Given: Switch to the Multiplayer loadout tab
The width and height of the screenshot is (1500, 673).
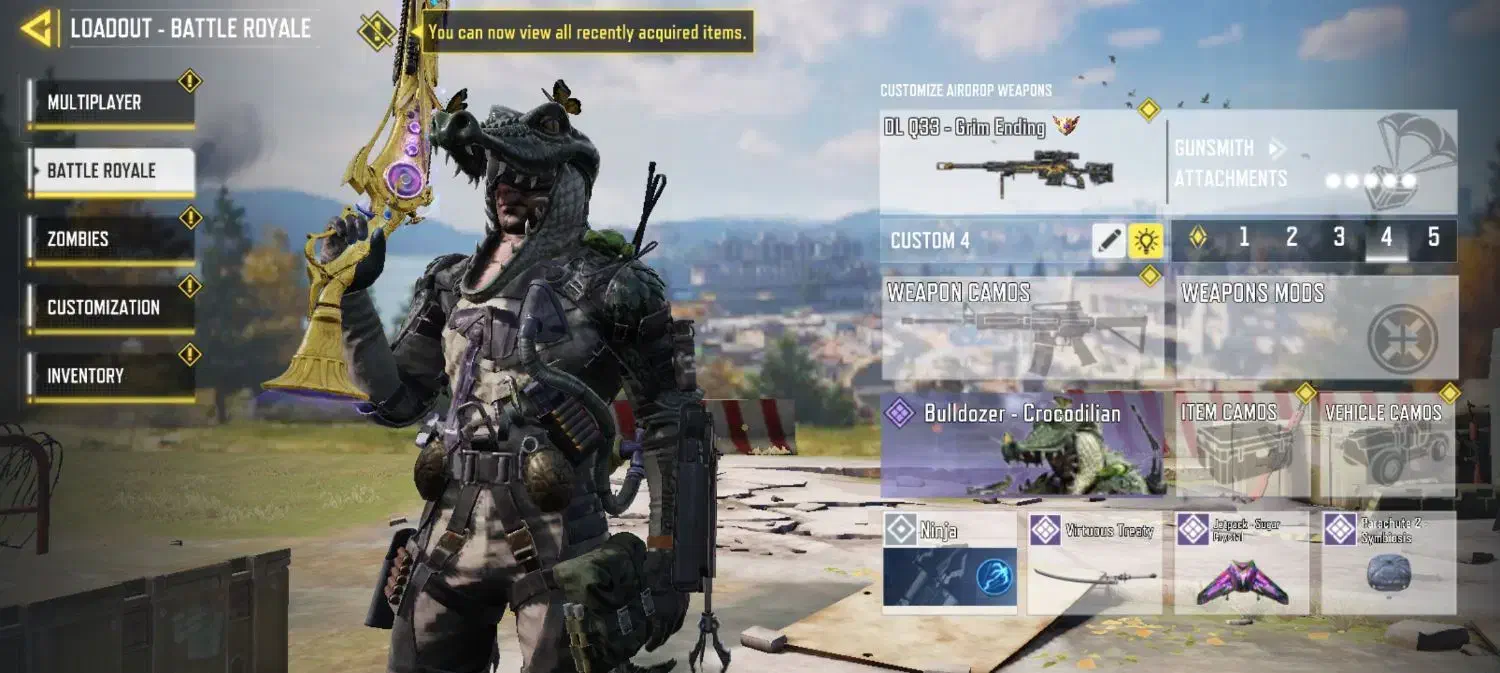Looking at the screenshot, I should coord(111,103).
